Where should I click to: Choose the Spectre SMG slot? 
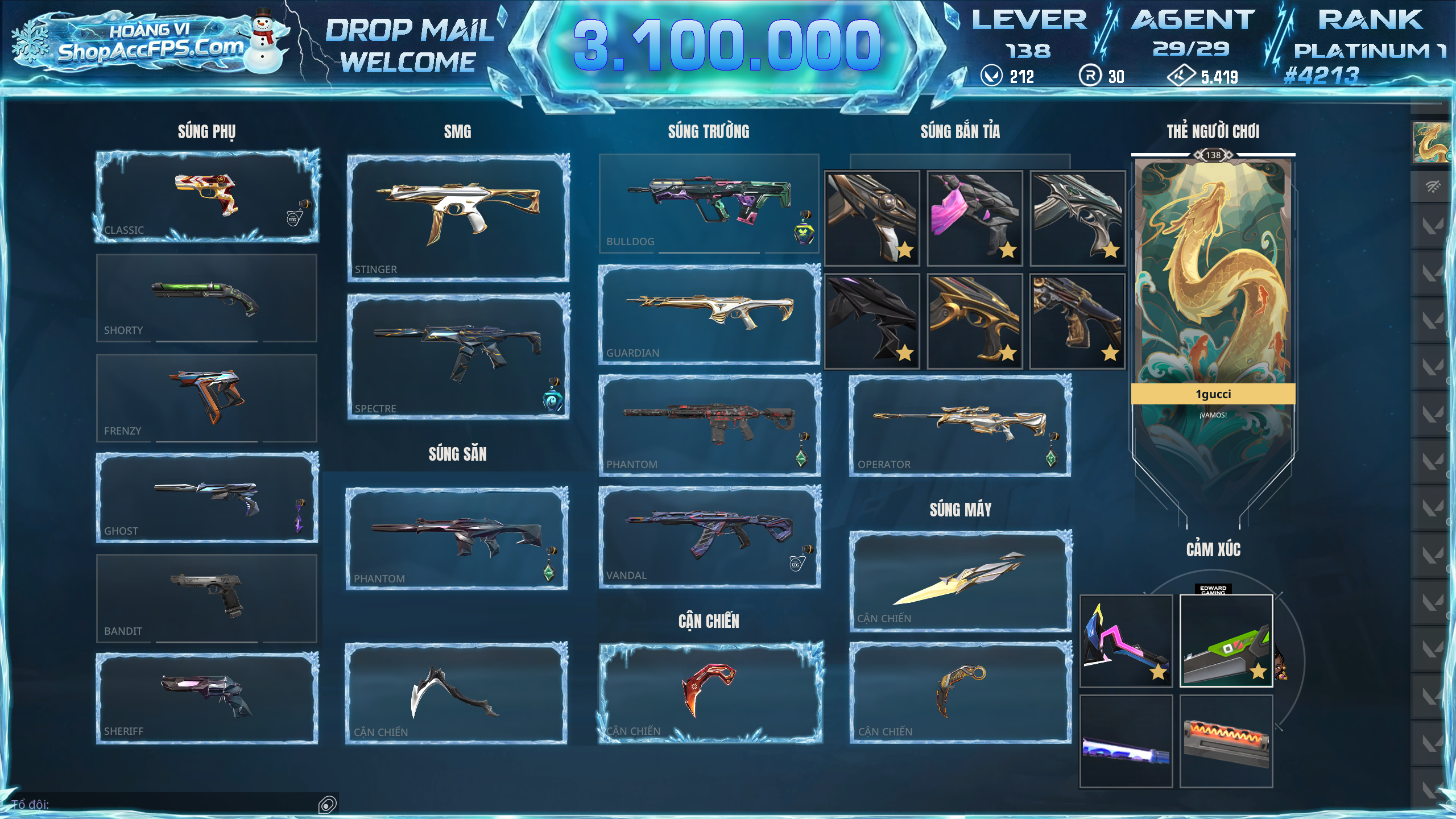[458, 357]
